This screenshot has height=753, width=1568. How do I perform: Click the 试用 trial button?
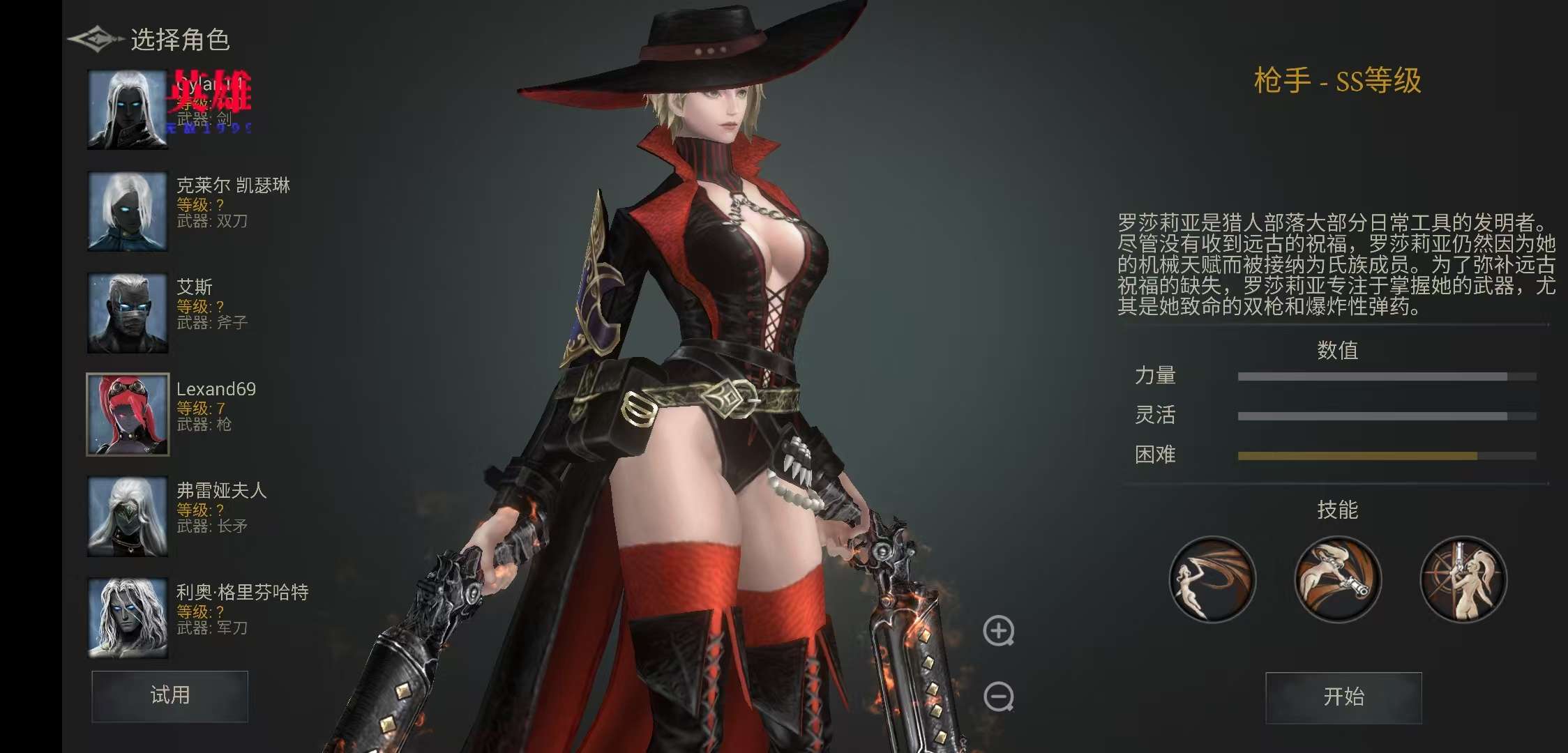(169, 696)
